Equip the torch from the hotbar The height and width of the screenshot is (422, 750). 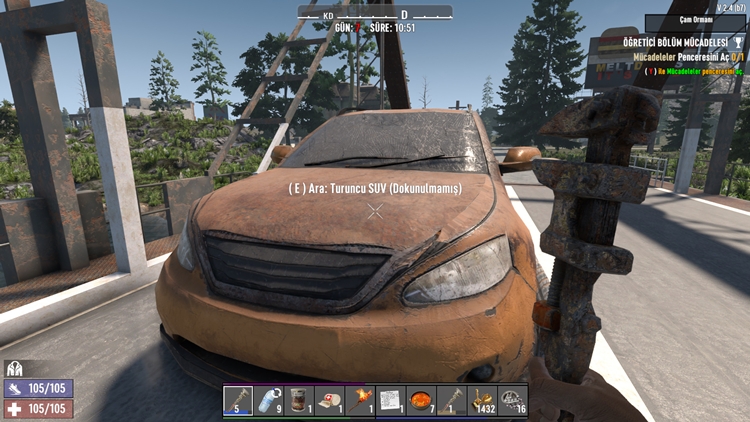(360, 401)
